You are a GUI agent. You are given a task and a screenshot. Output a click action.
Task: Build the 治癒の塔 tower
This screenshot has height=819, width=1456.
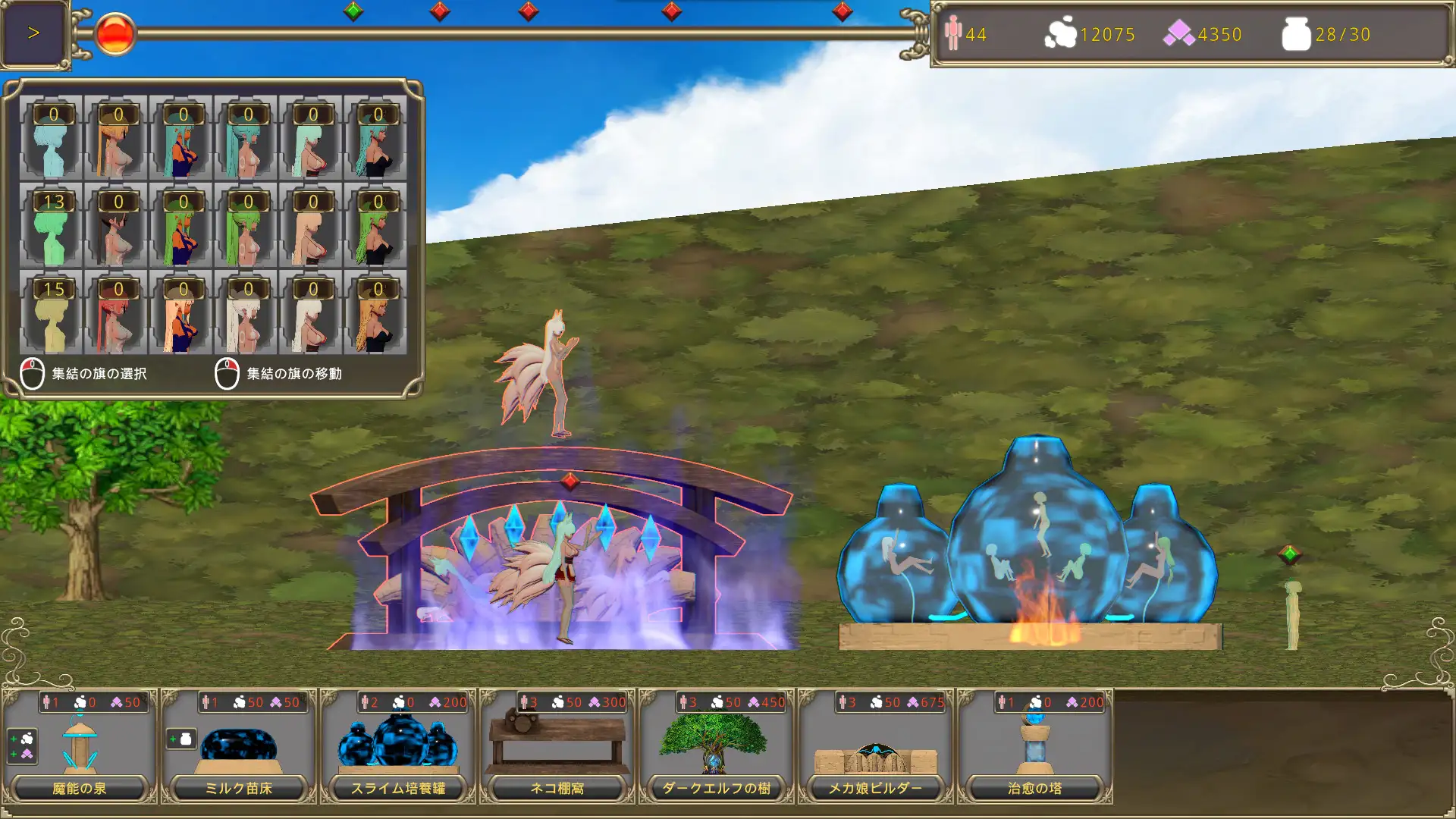(1035, 747)
